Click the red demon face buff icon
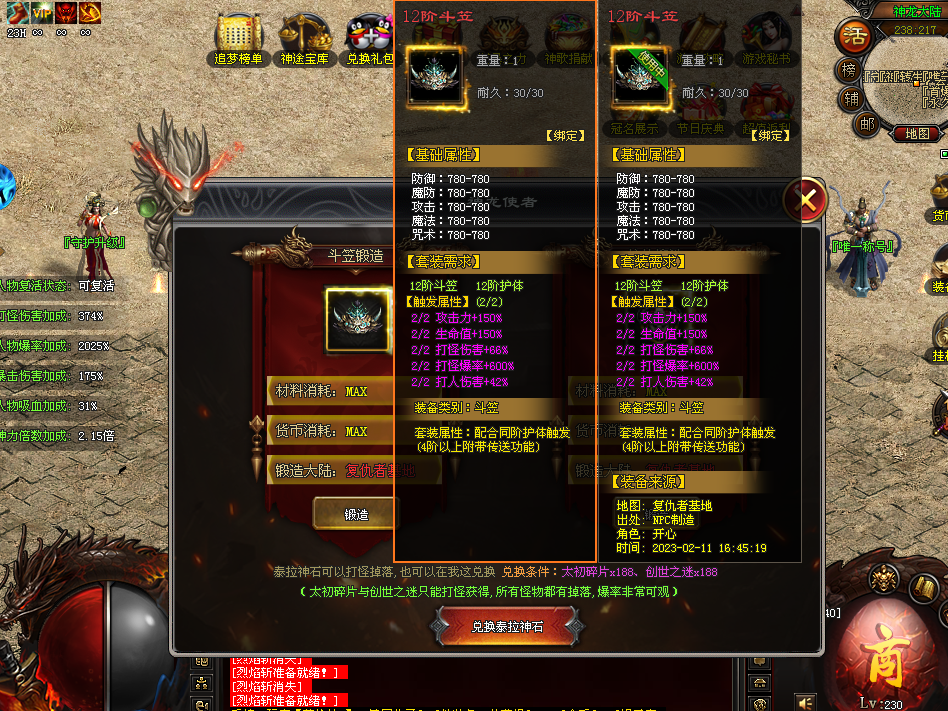This screenshot has height=711, width=948. [65, 12]
